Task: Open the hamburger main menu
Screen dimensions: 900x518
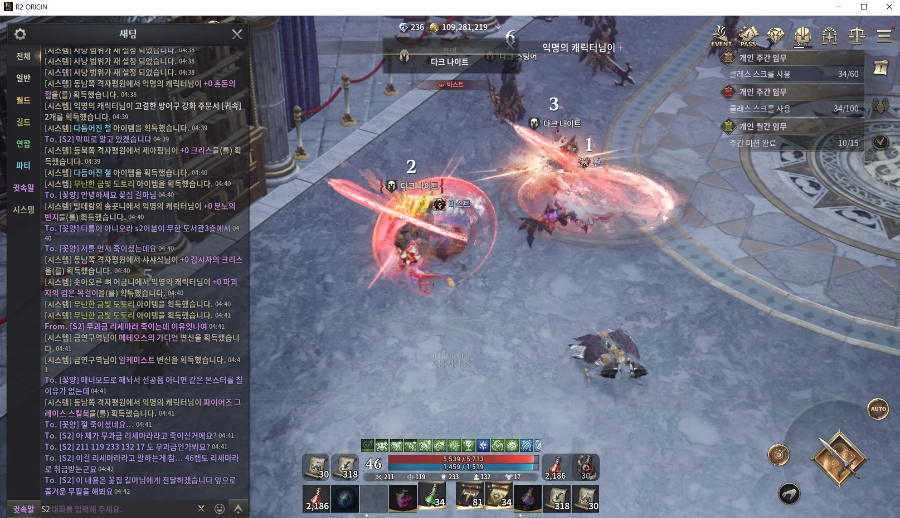Action: [884, 37]
